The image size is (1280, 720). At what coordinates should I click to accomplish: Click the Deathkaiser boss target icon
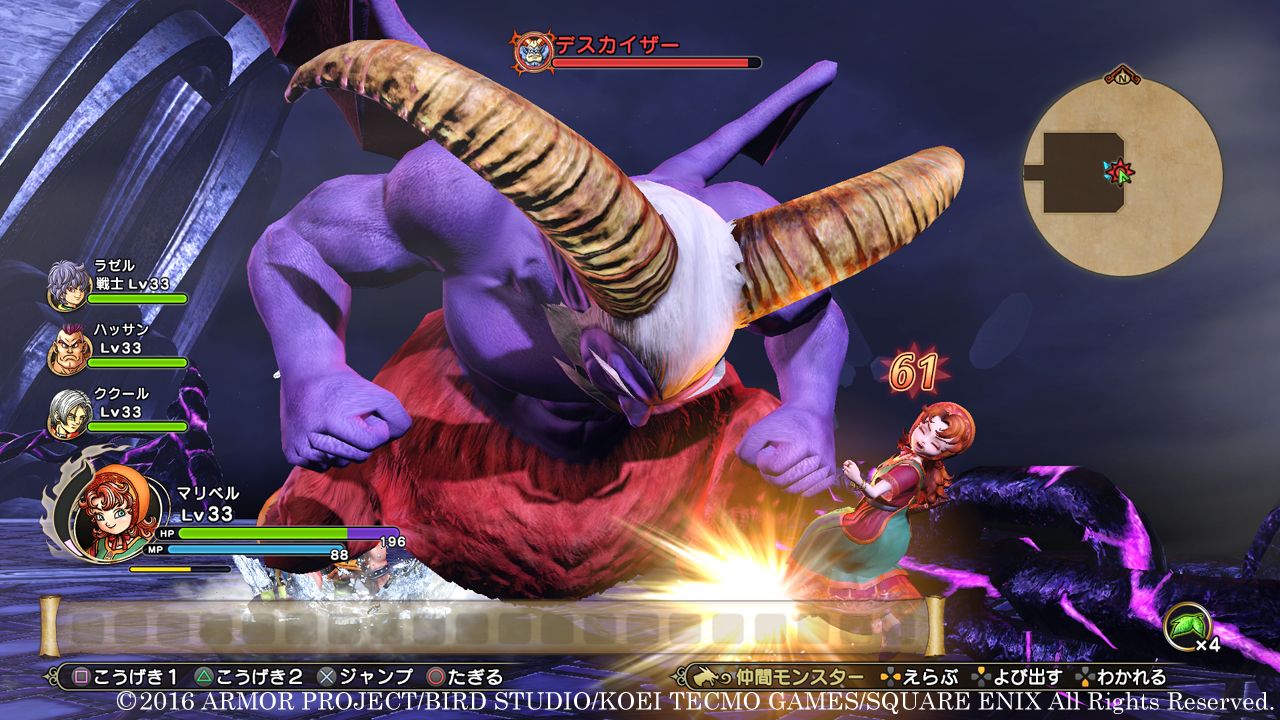[531, 50]
